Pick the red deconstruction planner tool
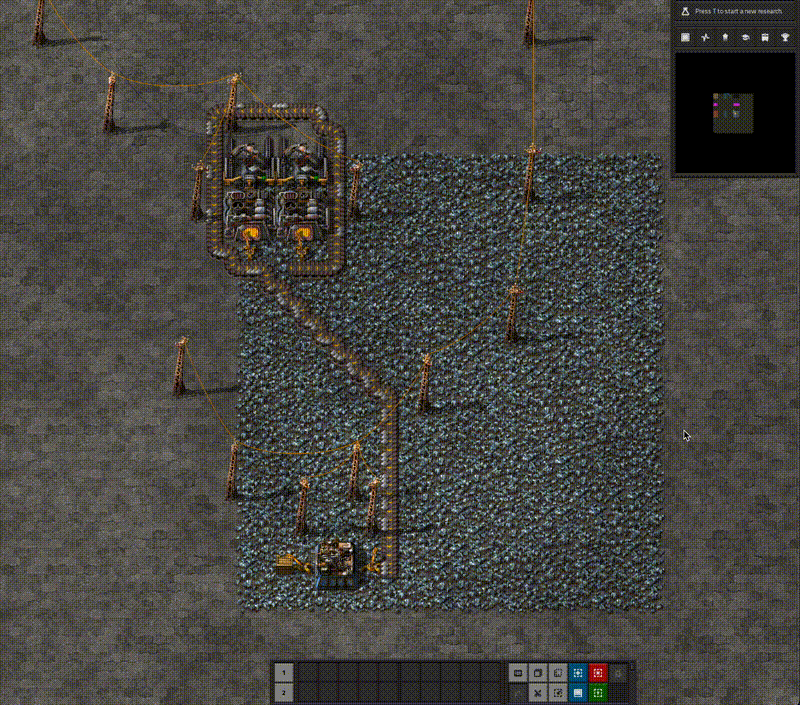The image size is (800, 705). [x=598, y=673]
